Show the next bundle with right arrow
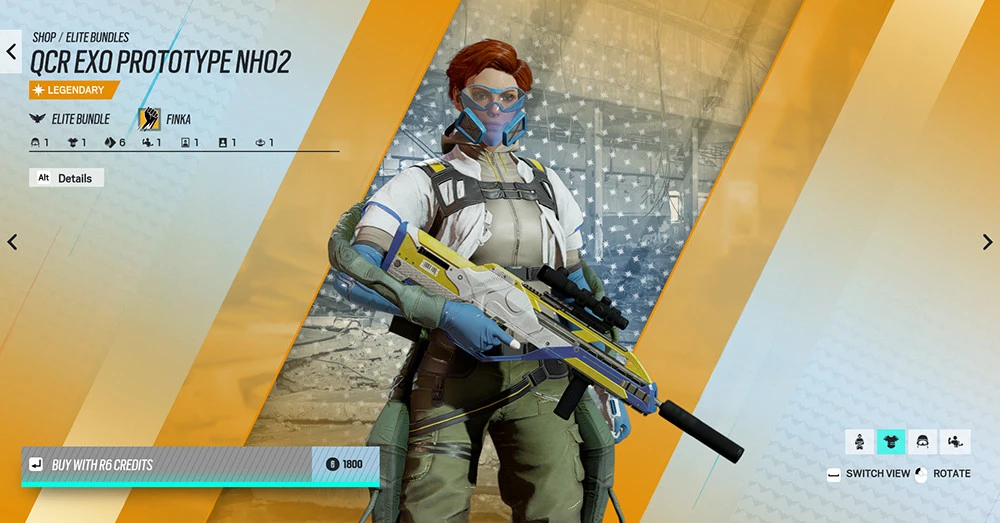The height and width of the screenshot is (523, 1000). point(987,242)
